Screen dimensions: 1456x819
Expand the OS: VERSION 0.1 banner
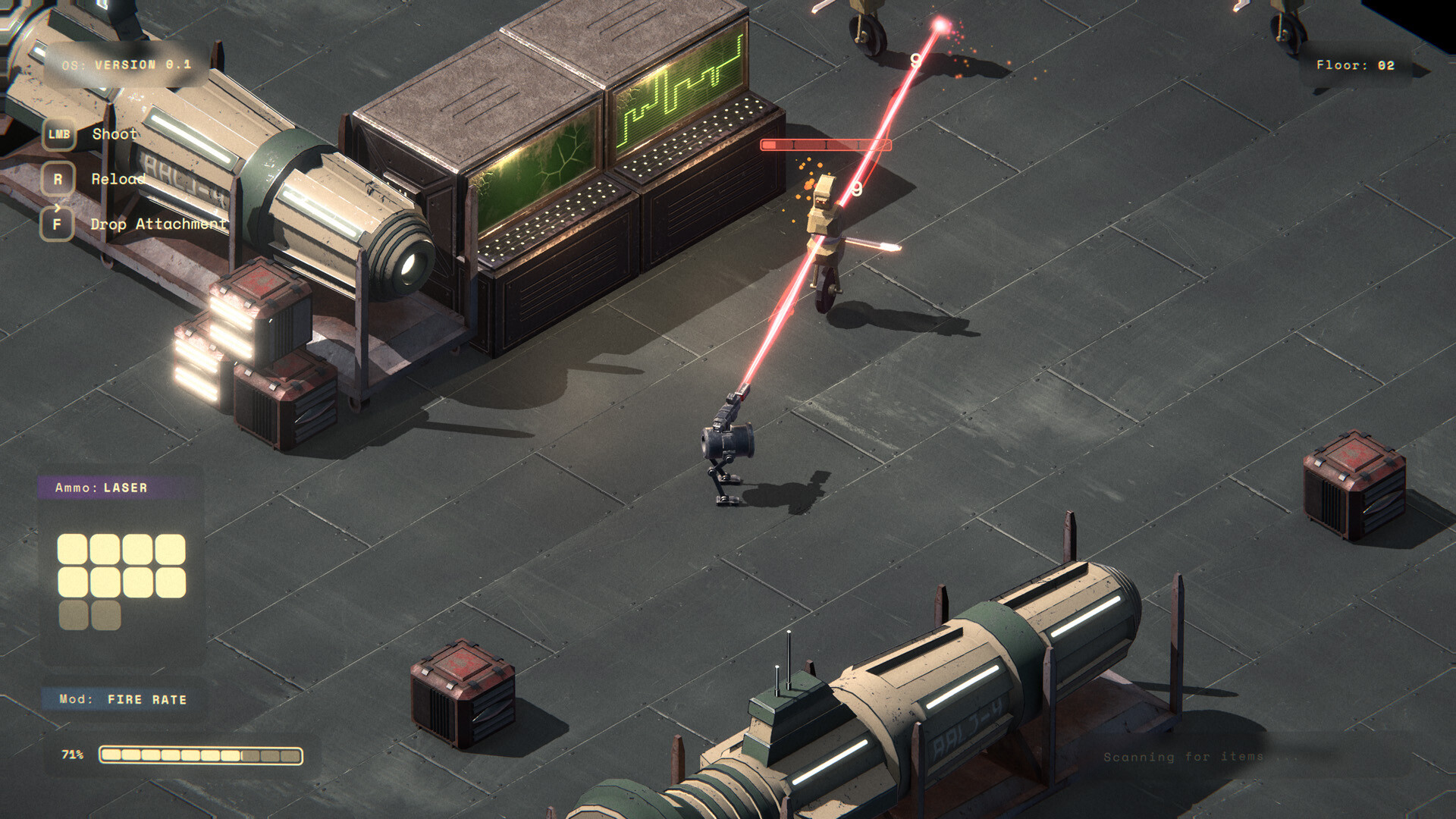pos(125,65)
